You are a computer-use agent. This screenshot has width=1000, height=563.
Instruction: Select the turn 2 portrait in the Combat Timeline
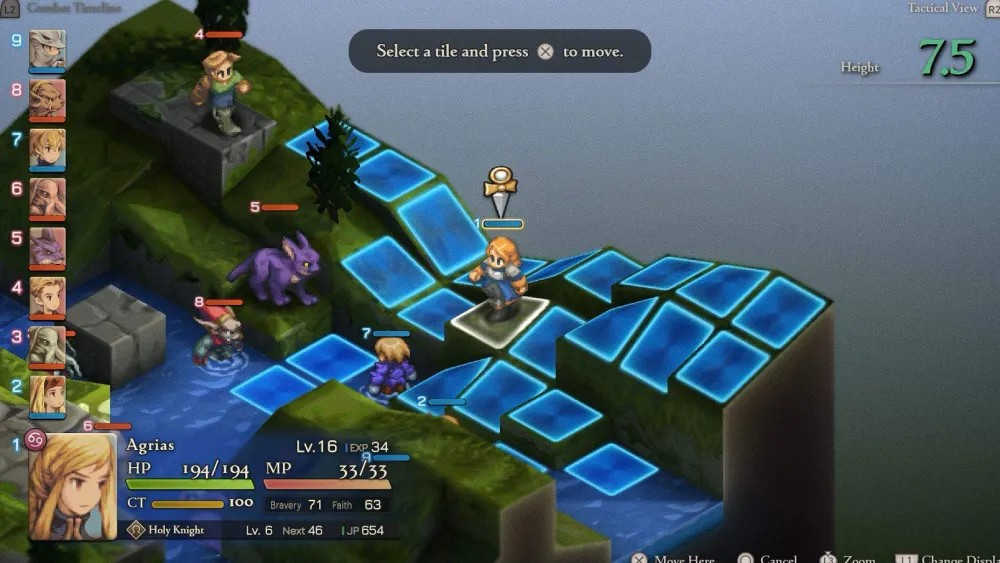[47, 394]
